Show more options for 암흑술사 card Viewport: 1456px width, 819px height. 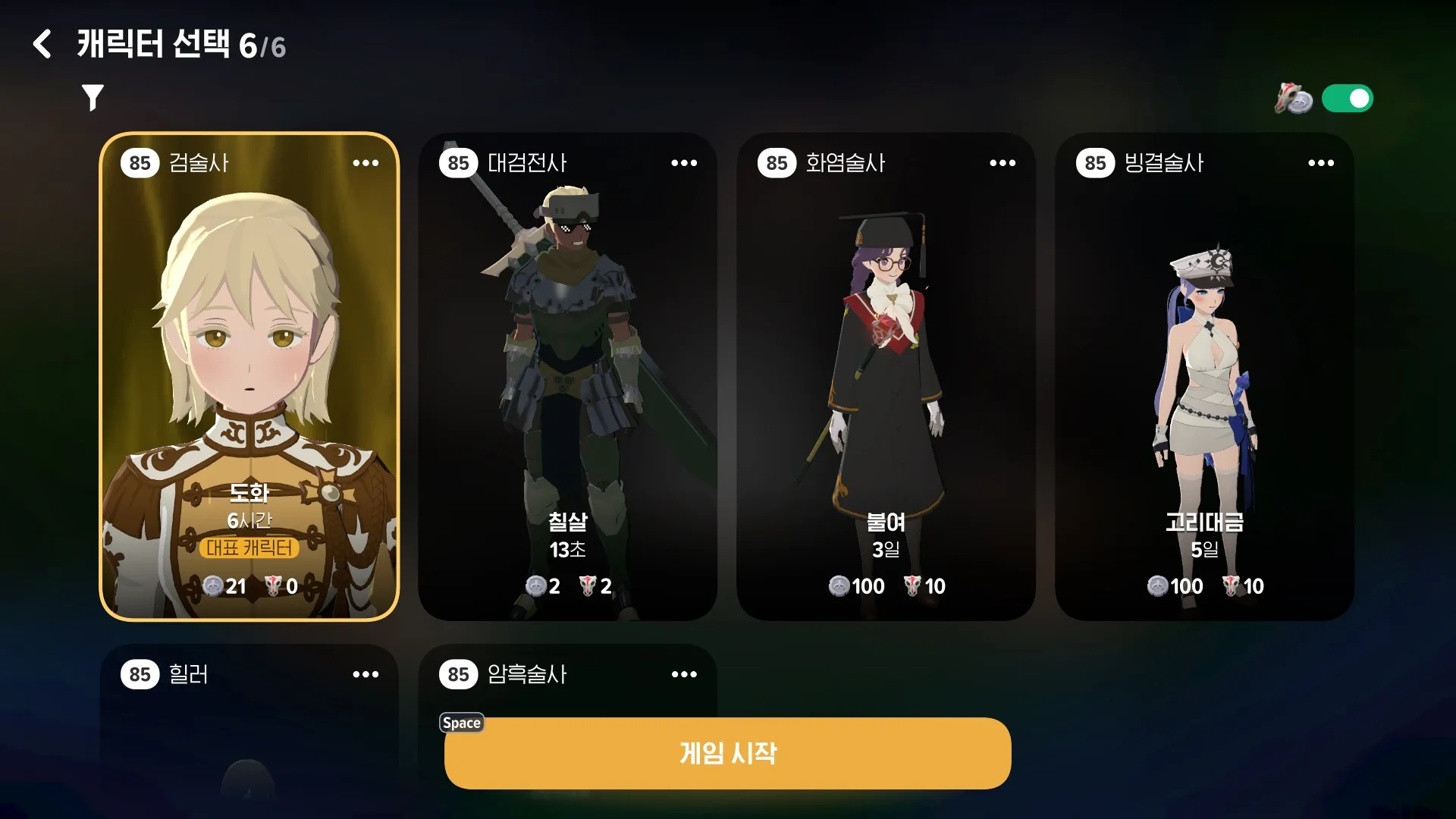pos(684,674)
